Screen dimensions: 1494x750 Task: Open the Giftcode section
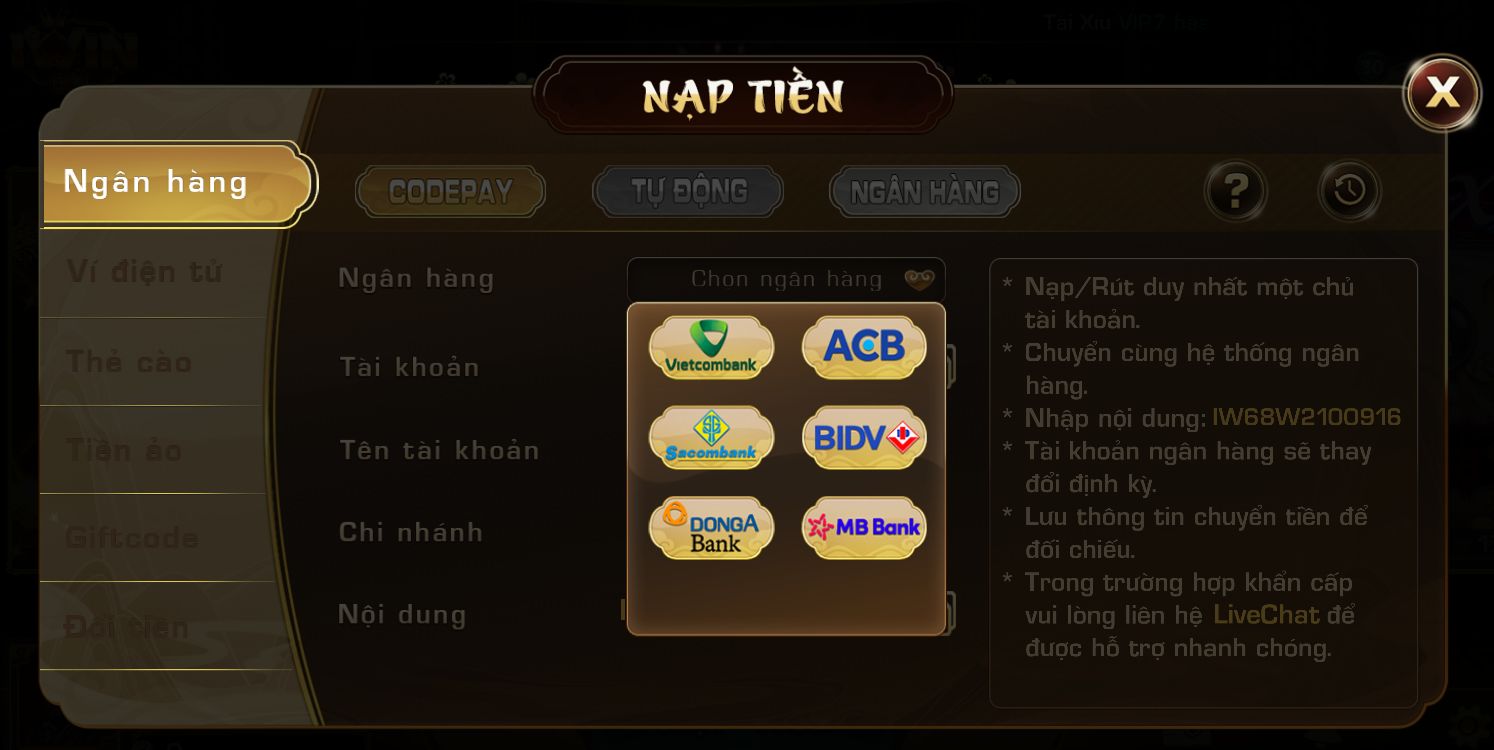[x=130, y=538]
